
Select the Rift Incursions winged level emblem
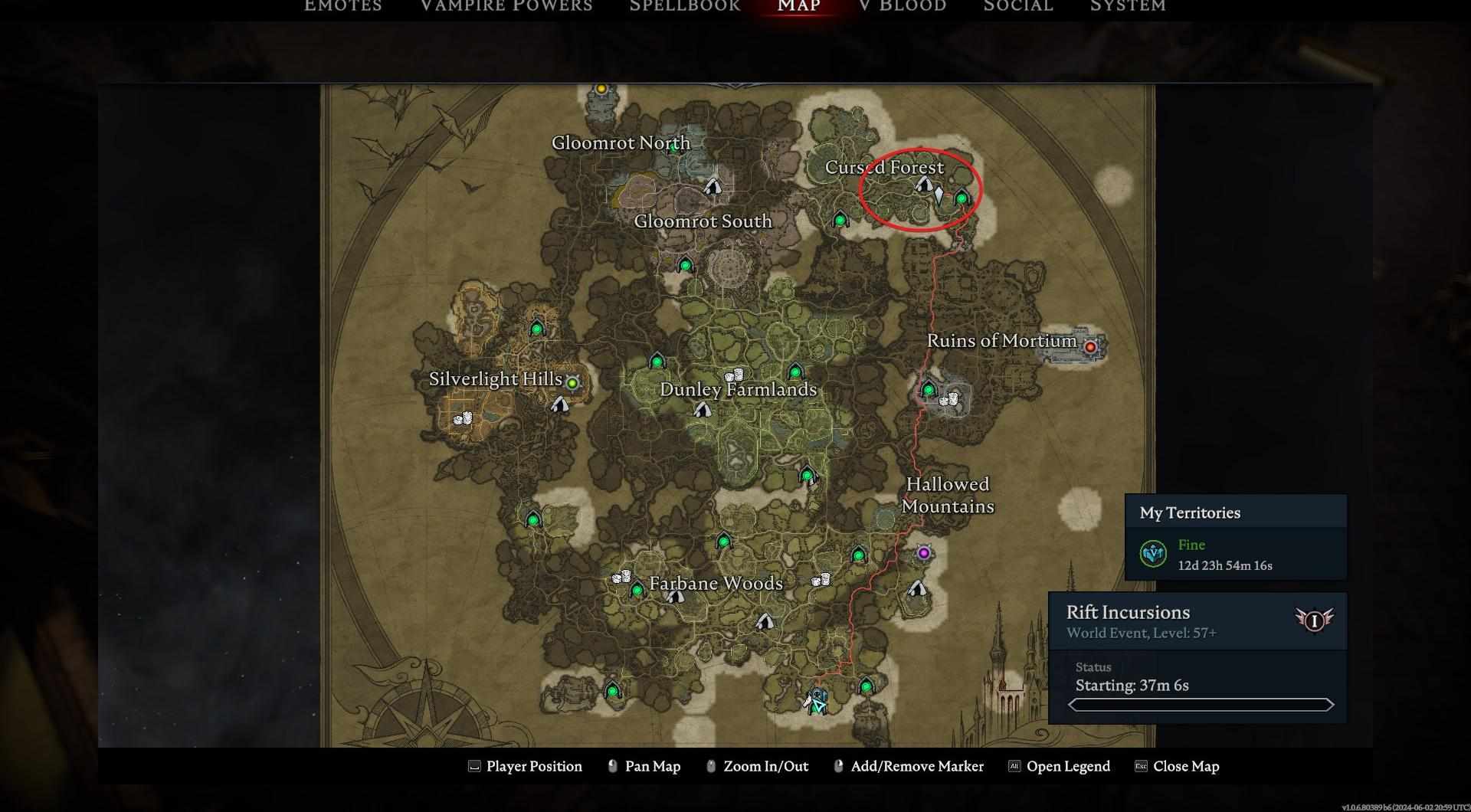(1314, 620)
